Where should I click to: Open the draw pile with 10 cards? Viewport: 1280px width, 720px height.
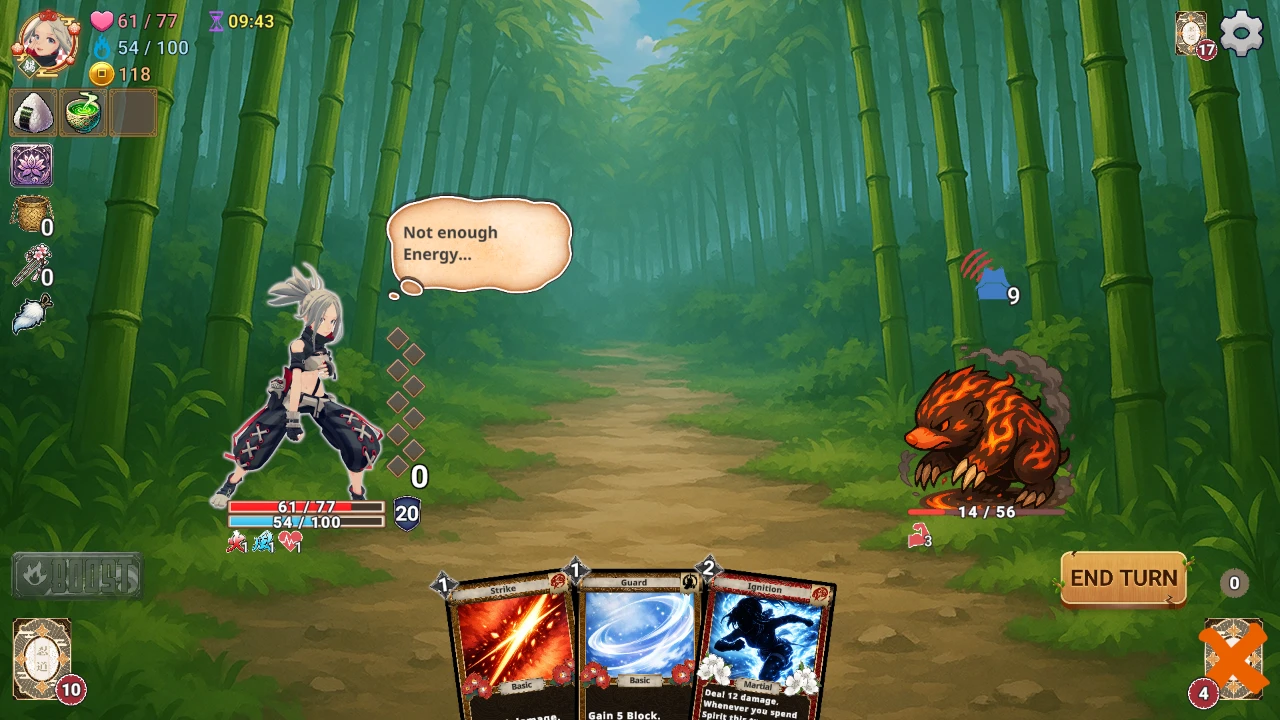[x=42, y=658]
